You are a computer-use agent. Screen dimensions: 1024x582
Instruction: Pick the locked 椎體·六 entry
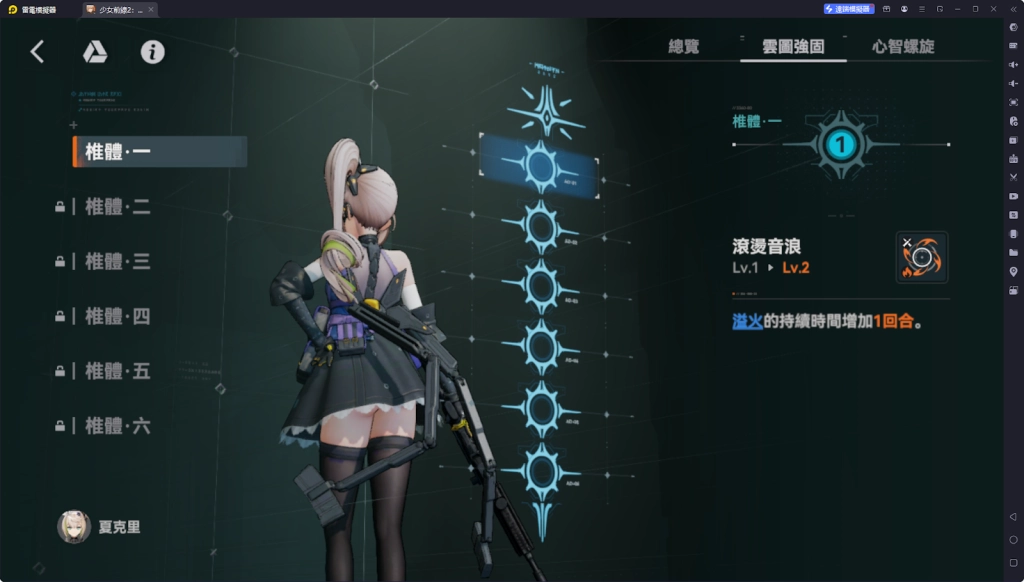point(118,426)
